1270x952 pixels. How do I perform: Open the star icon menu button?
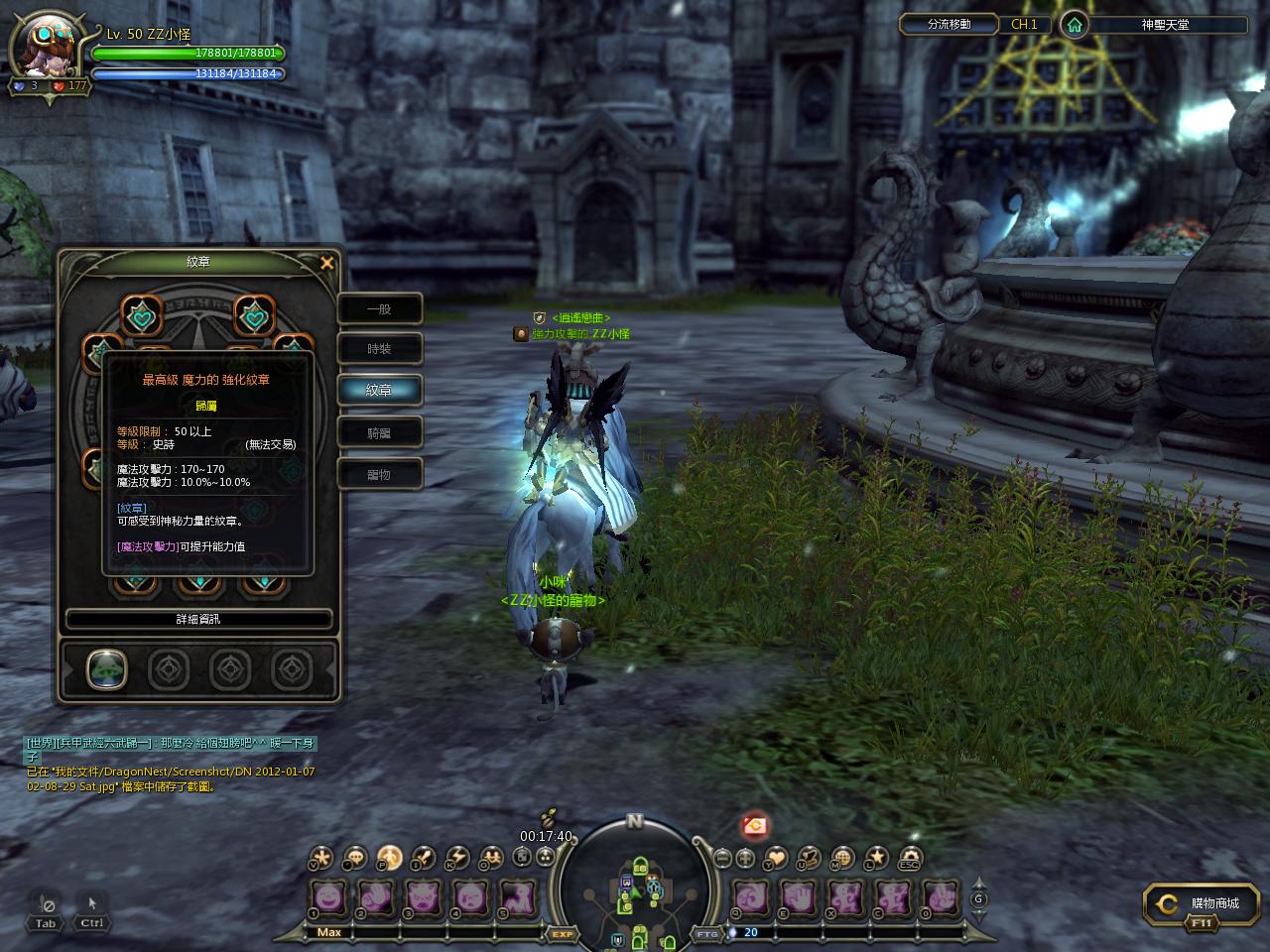pos(876,858)
